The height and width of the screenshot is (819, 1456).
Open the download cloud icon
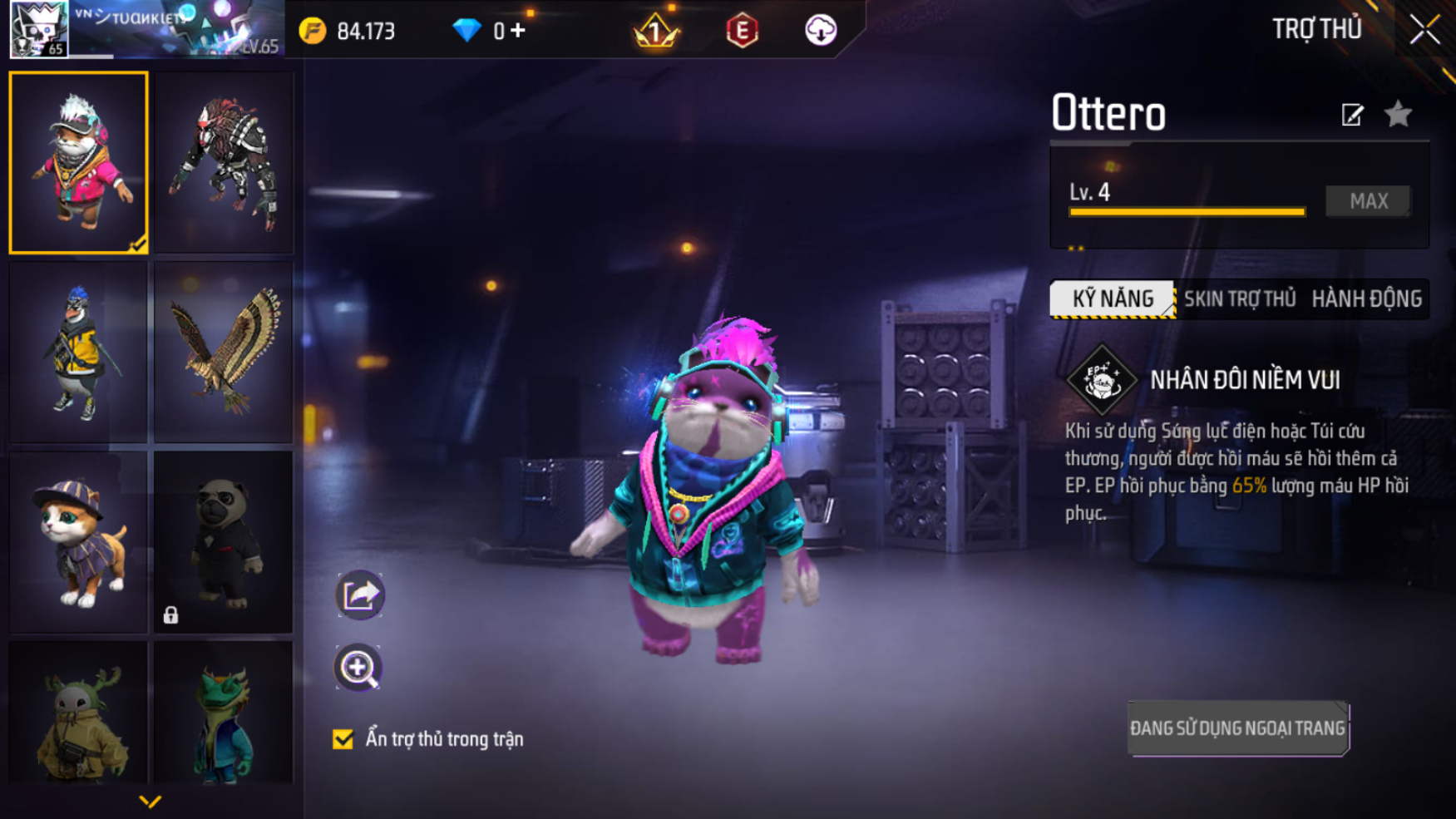820,31
